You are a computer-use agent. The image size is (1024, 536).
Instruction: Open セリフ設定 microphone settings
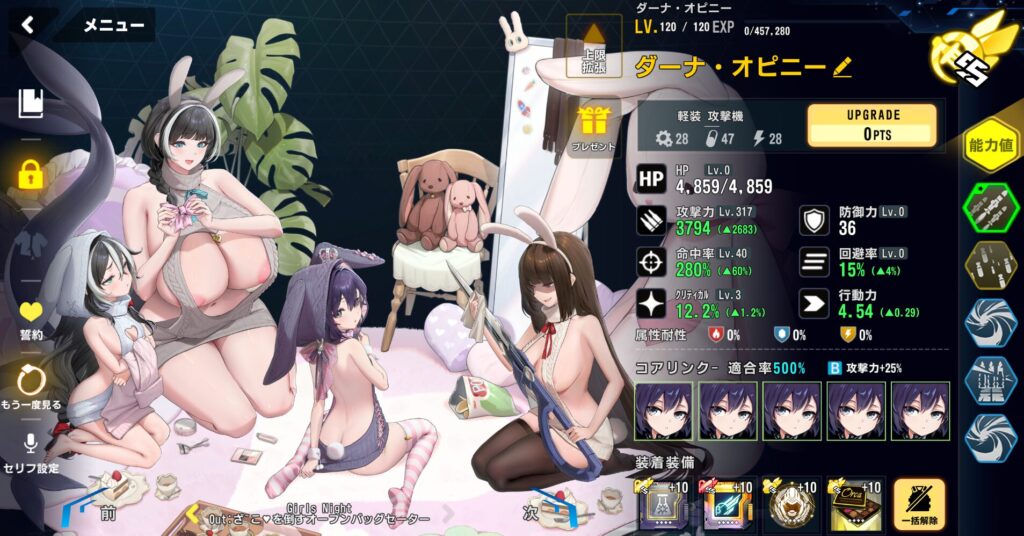[31, 452]
